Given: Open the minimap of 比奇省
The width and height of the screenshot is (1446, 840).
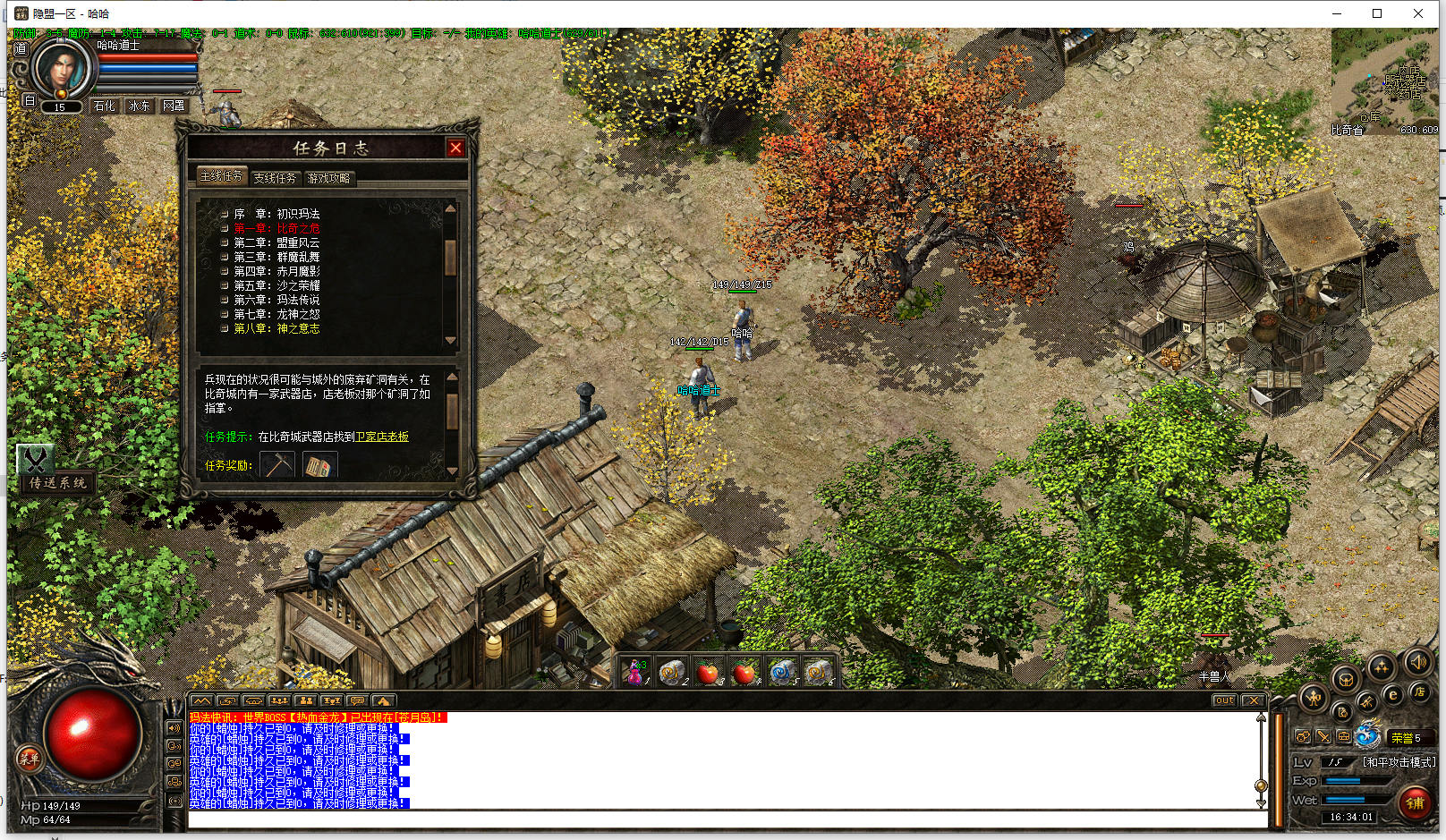Looking at the screenshot, I should (1384, 81).
